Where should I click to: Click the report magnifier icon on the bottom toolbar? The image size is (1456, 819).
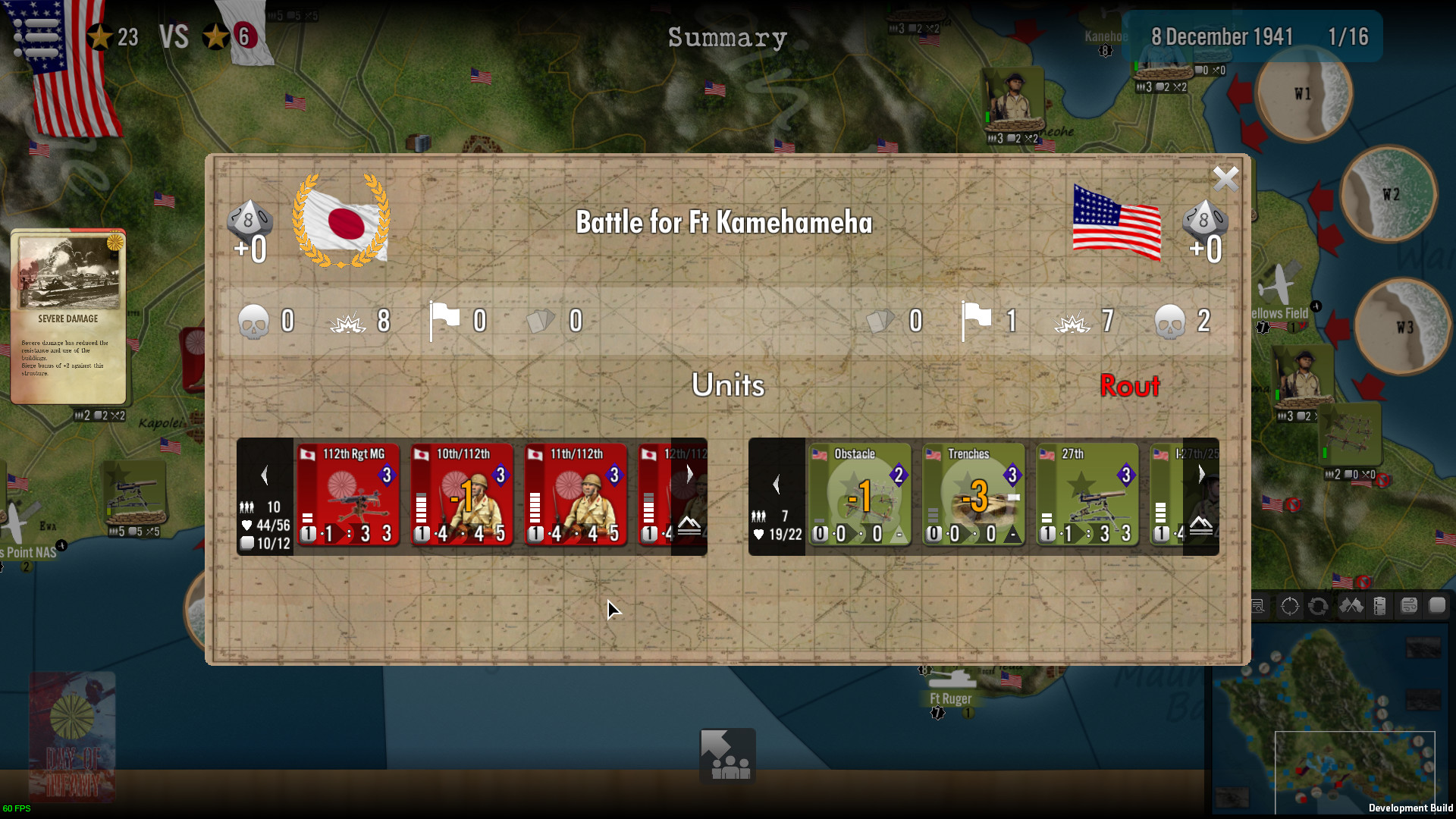(1259, 606)
